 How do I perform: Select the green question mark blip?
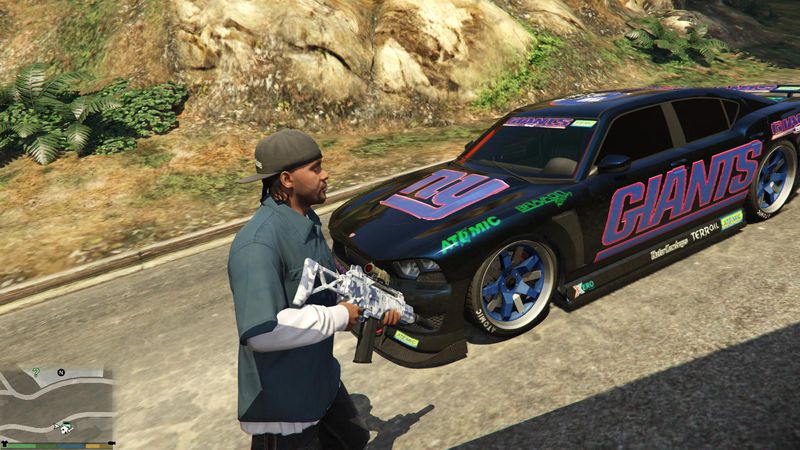[36, 372]
